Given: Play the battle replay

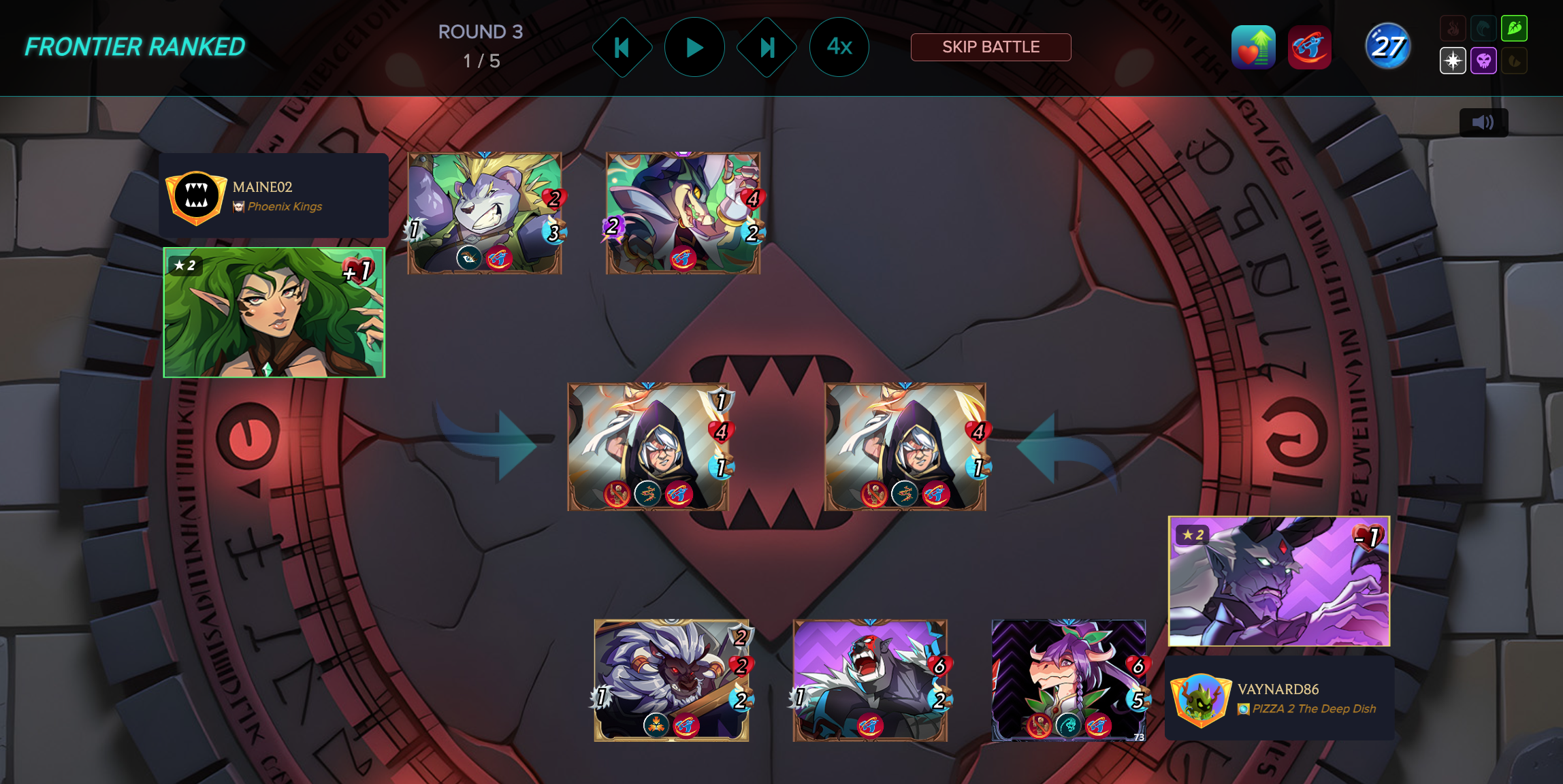Looking at the screenshot, I should tap(694, 48).
